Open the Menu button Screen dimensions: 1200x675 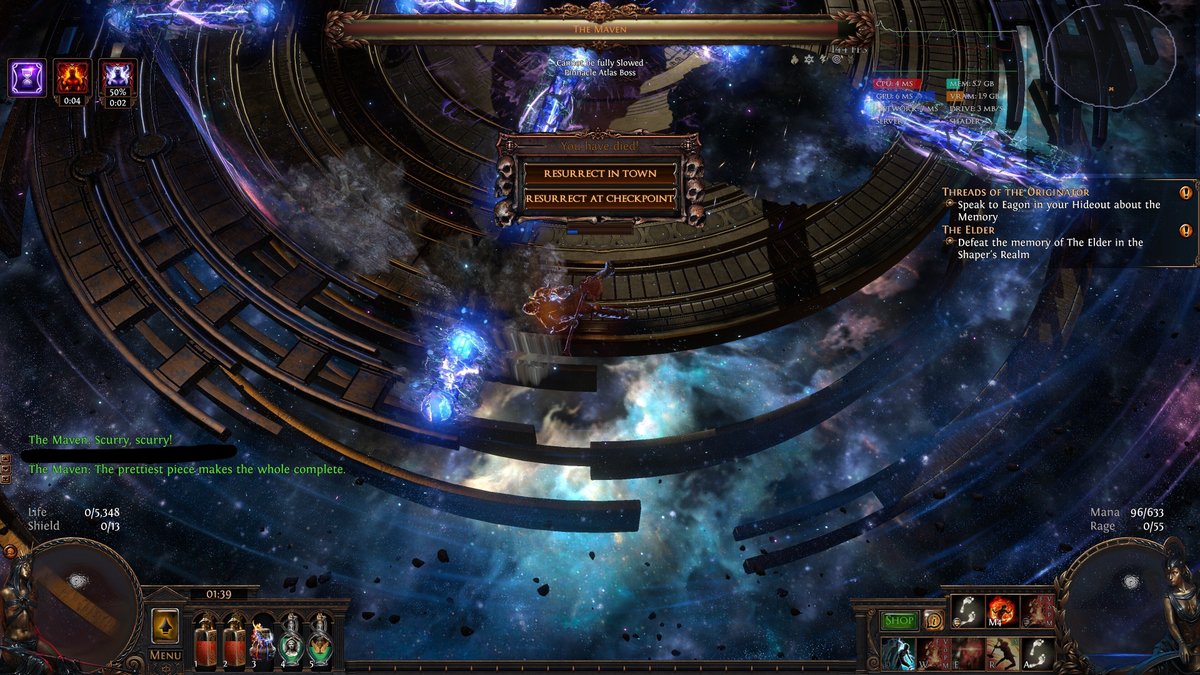165,655
